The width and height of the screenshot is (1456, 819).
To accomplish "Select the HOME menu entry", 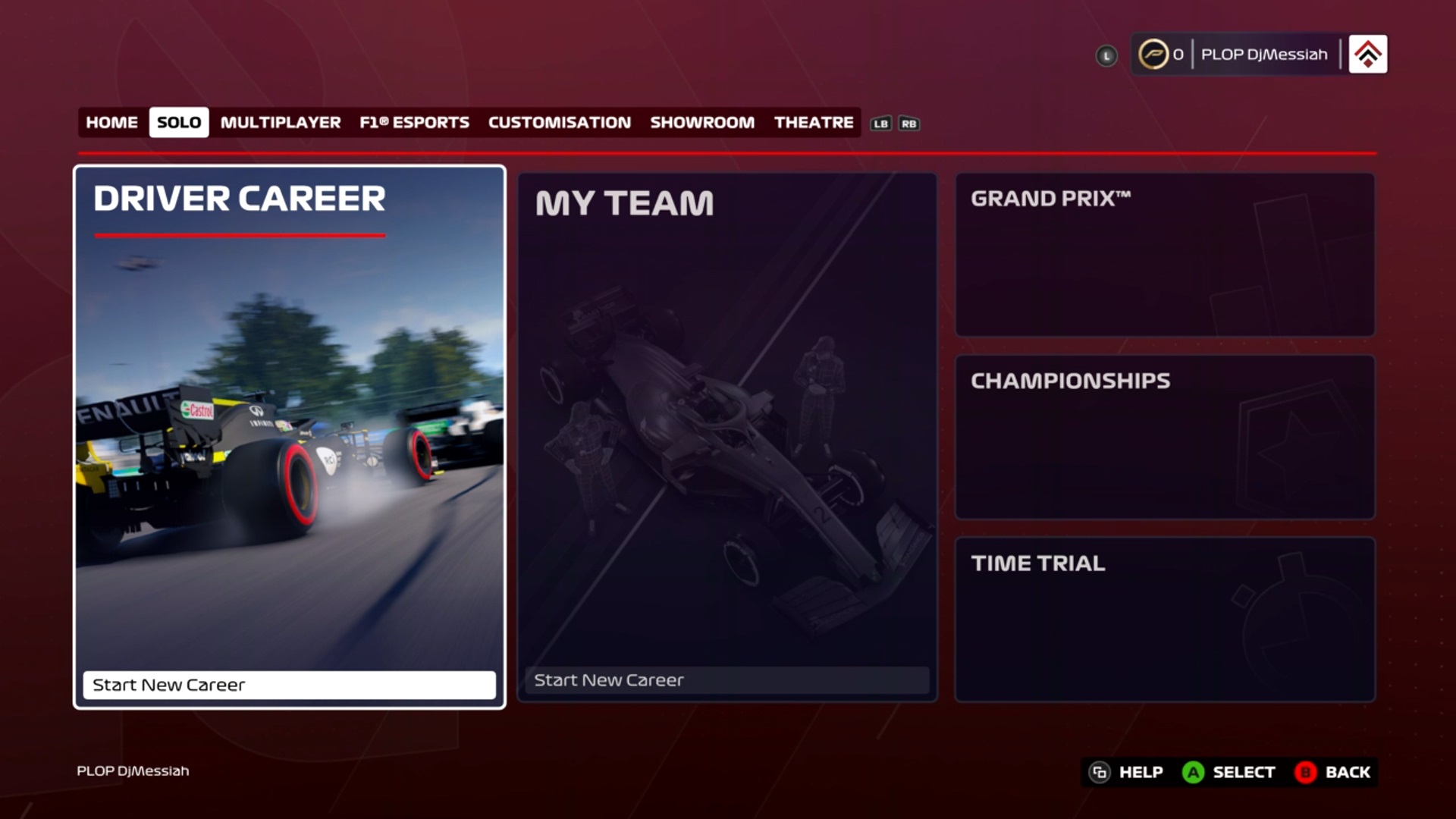I will (111, 122).
